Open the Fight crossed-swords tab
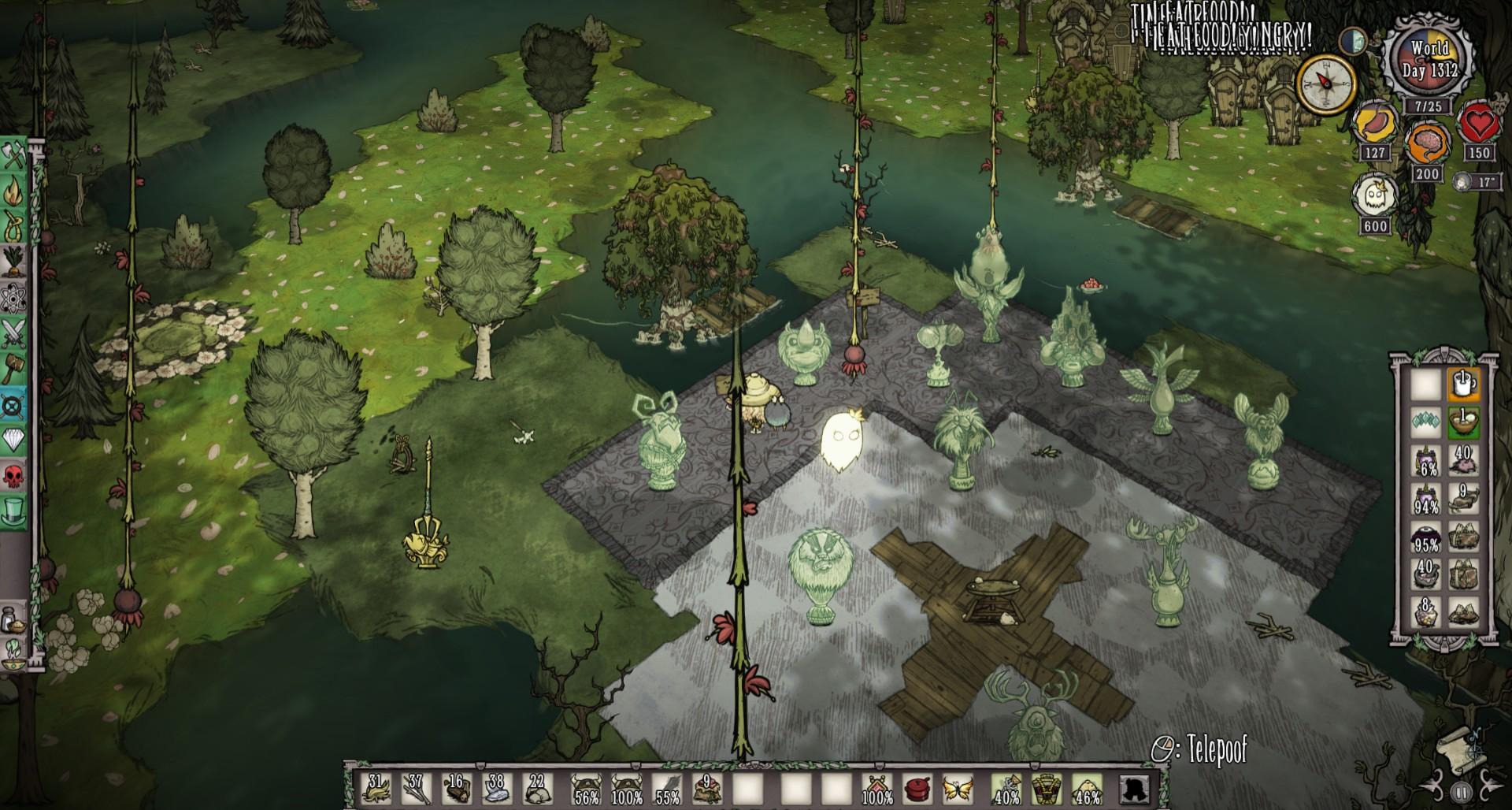 (14, 334)
